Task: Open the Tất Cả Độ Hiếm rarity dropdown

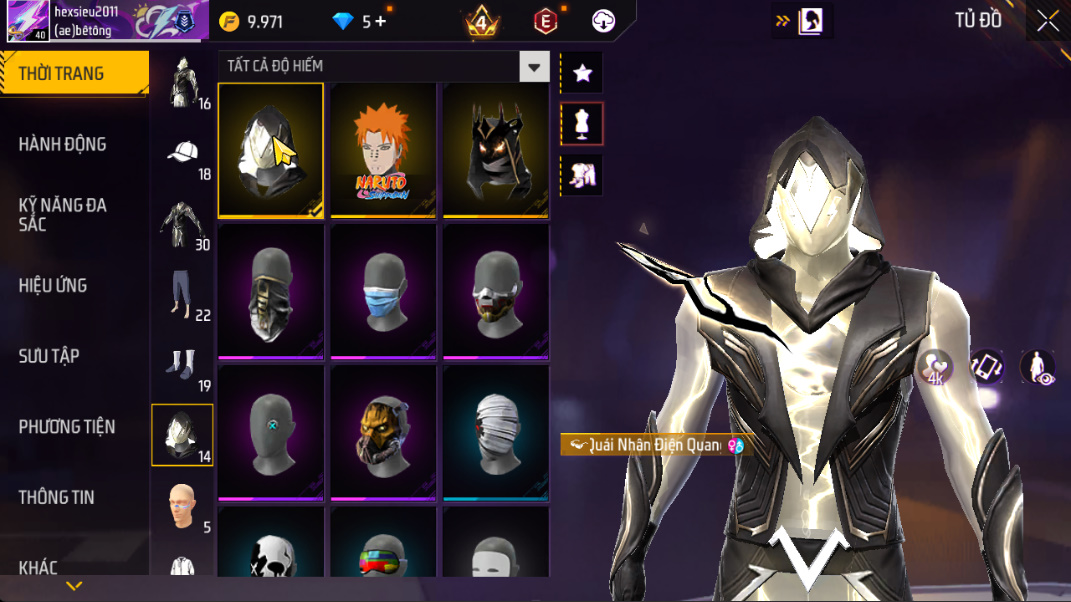Action: coord(534,67)
